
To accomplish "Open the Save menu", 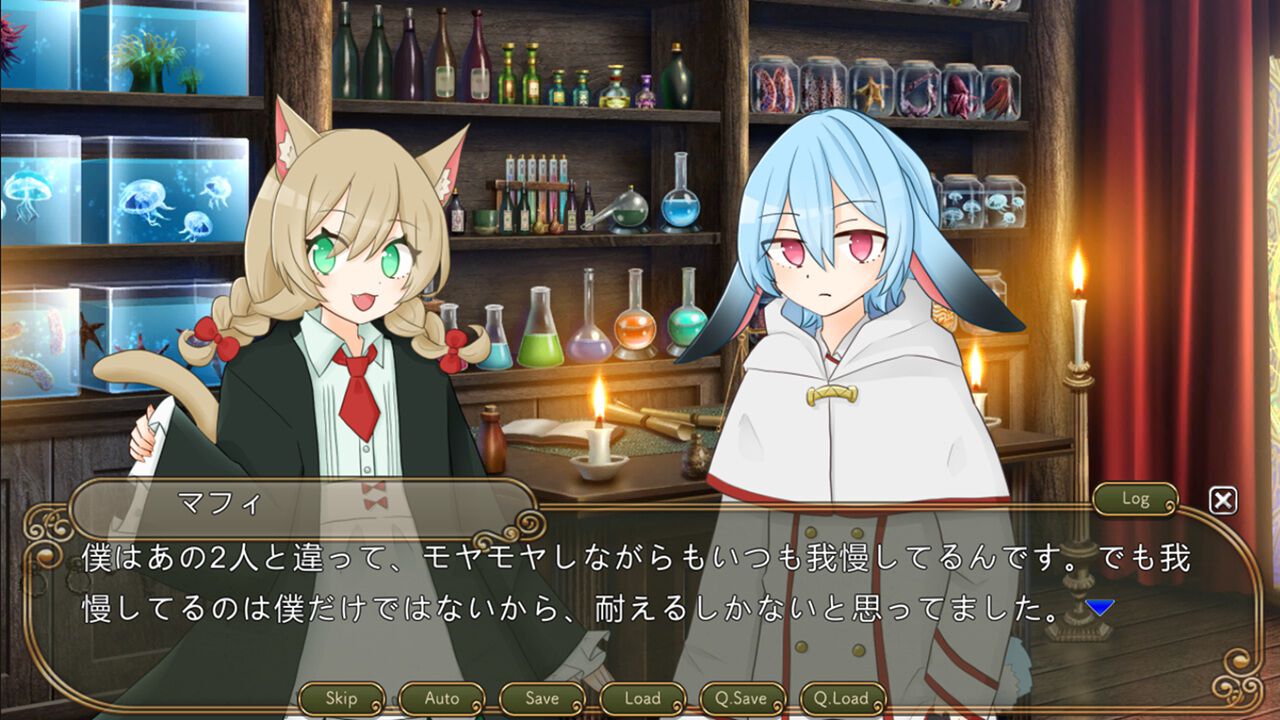I will (x=540, y=698).
